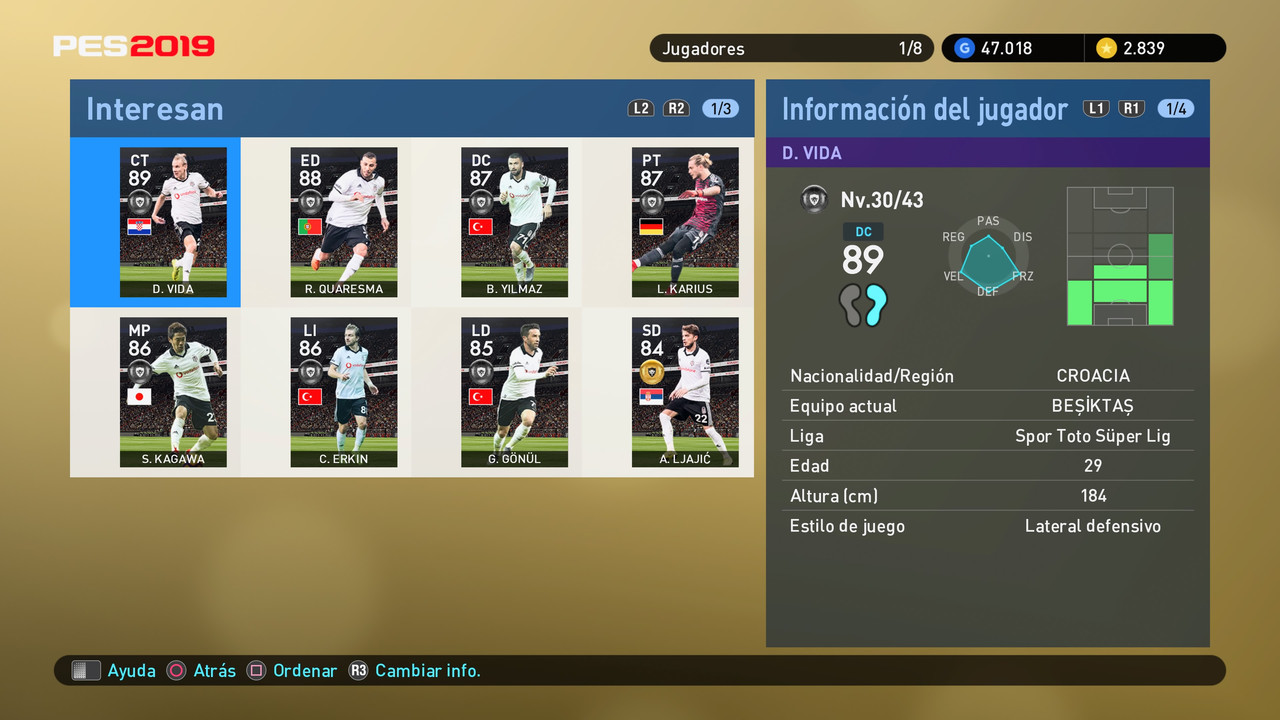Image resolution: width=1280 pixels, height=720 pixels.
Task: Click D. Vida's level badge icon
Action: (x=815, y=199)
